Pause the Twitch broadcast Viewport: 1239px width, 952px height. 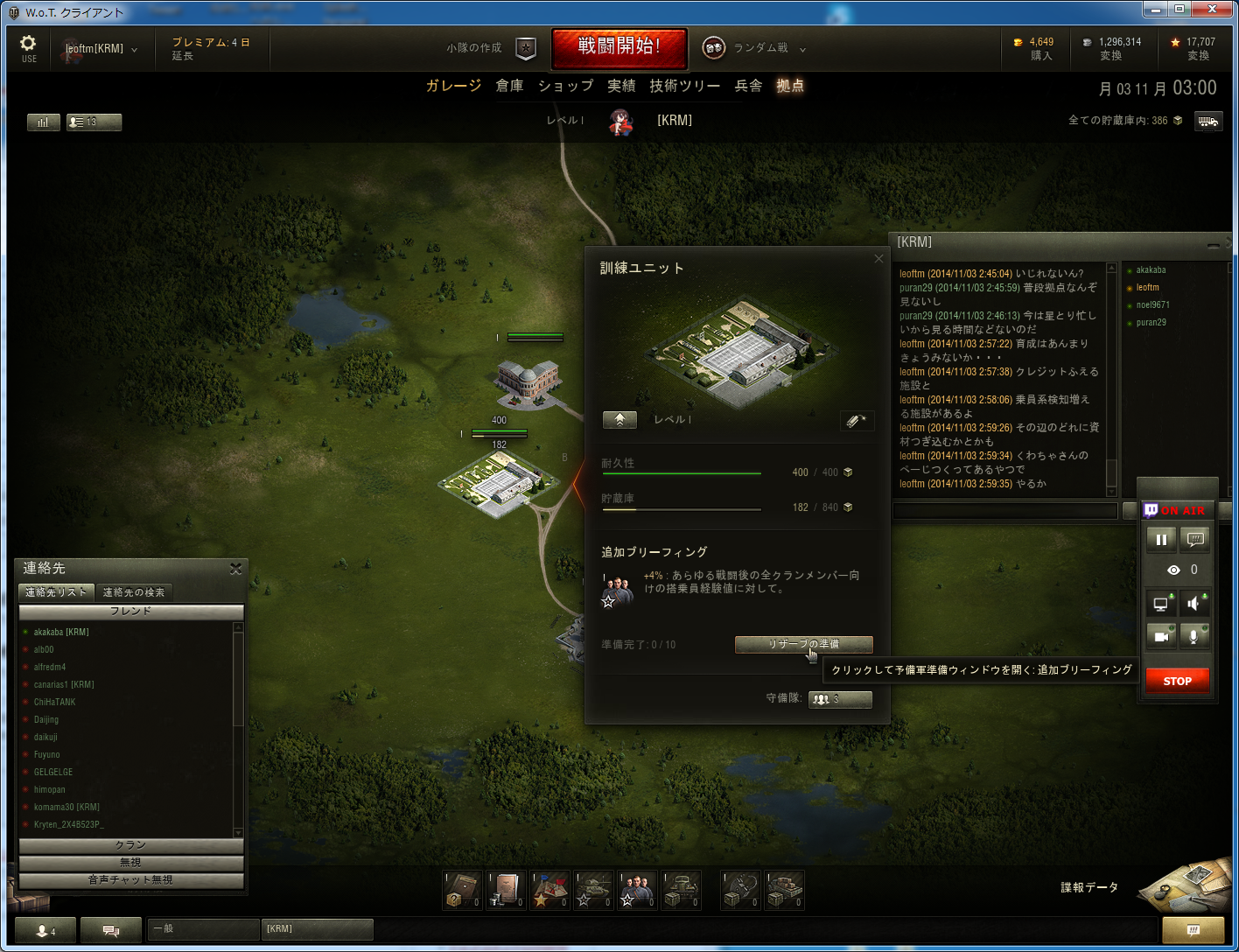(1161, 540)
